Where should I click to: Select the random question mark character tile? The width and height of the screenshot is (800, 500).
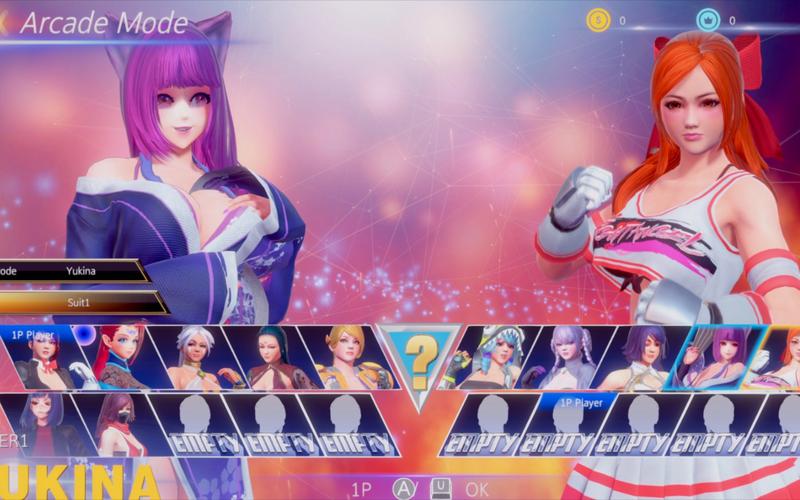[418, 356]
